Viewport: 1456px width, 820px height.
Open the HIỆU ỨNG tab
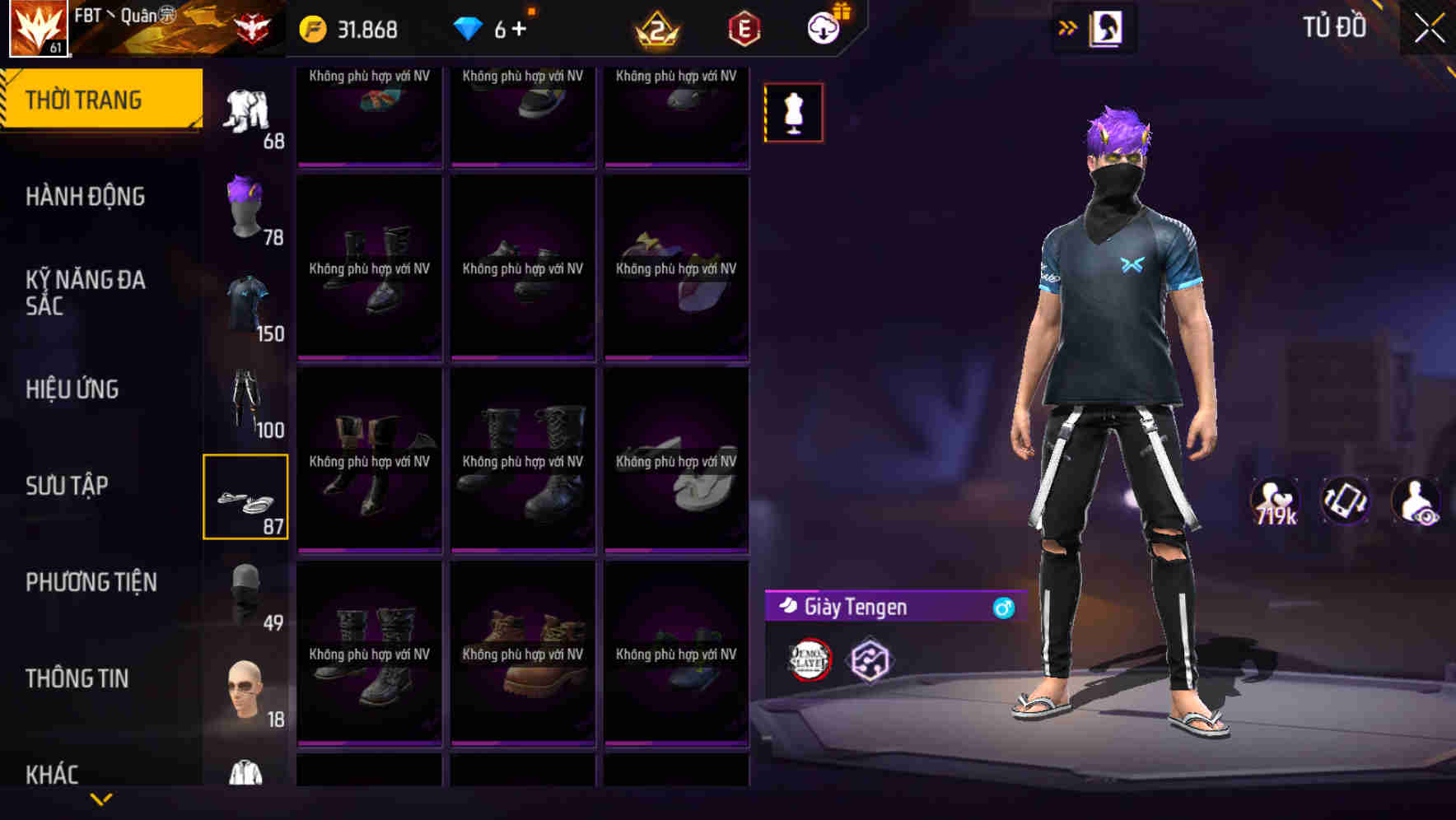[72, 389]
